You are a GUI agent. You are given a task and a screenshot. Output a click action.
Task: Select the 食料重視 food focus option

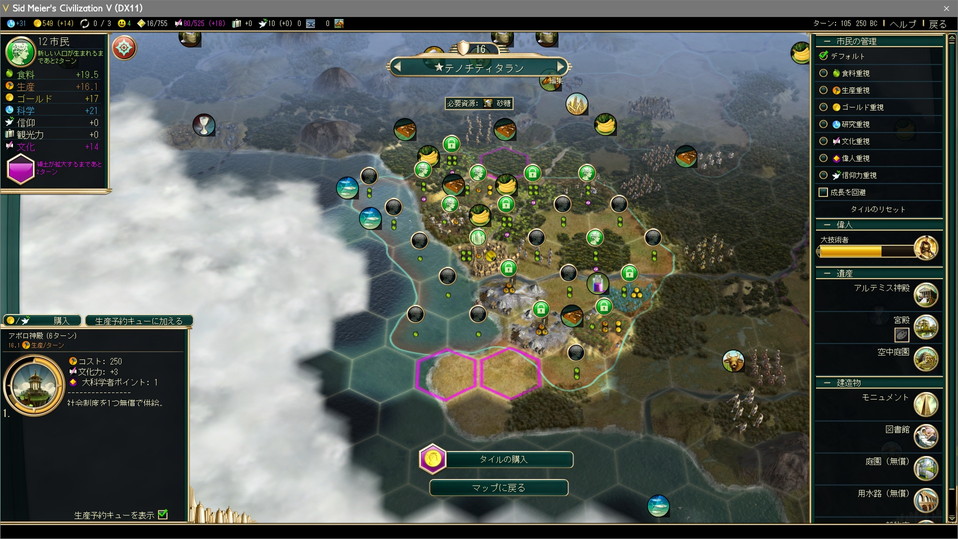click(824, 73)
